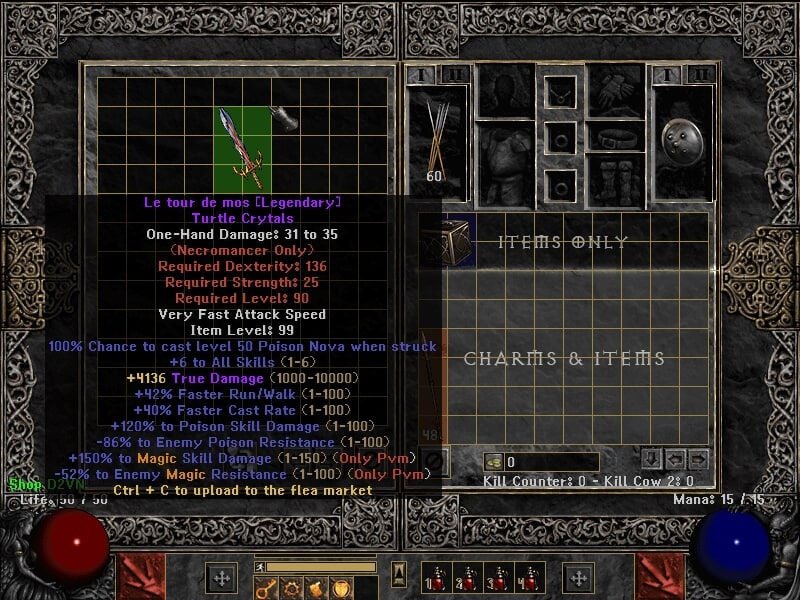Click the down arrow button beside the gold field
Screen dimensions: 800x600
point(651,459)
